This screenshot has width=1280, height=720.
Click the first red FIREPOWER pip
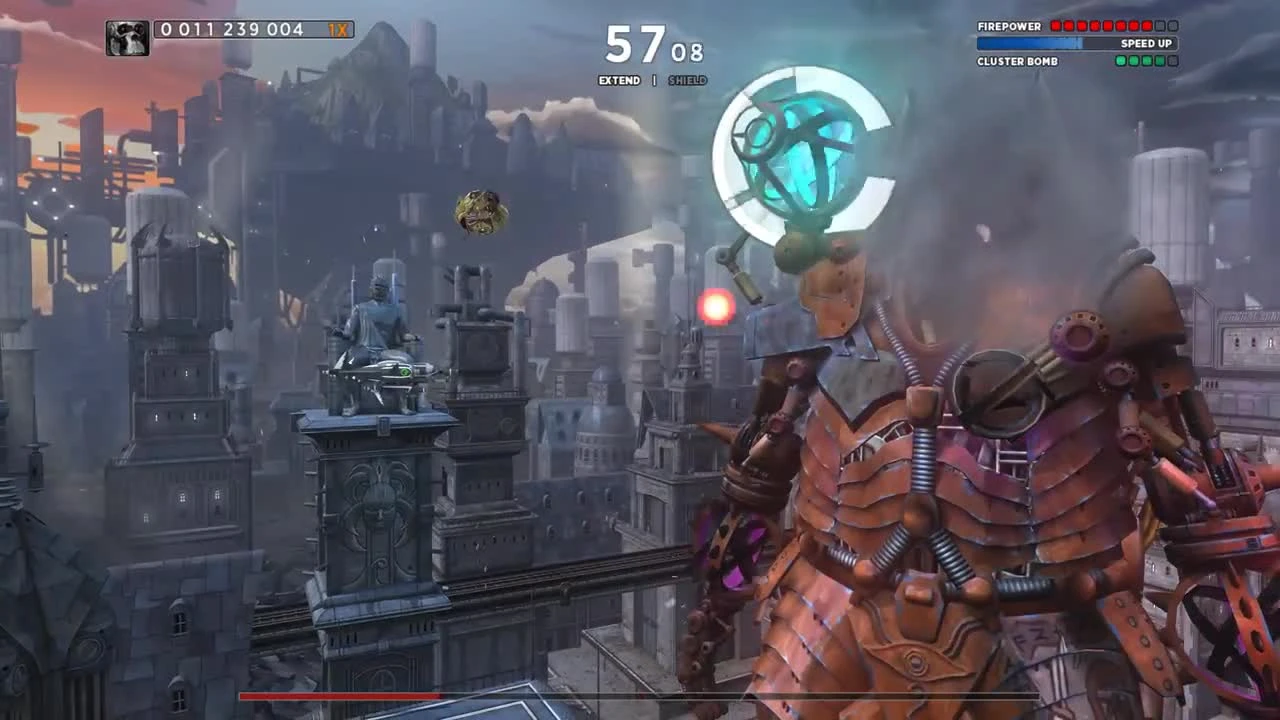[1055, 26]
